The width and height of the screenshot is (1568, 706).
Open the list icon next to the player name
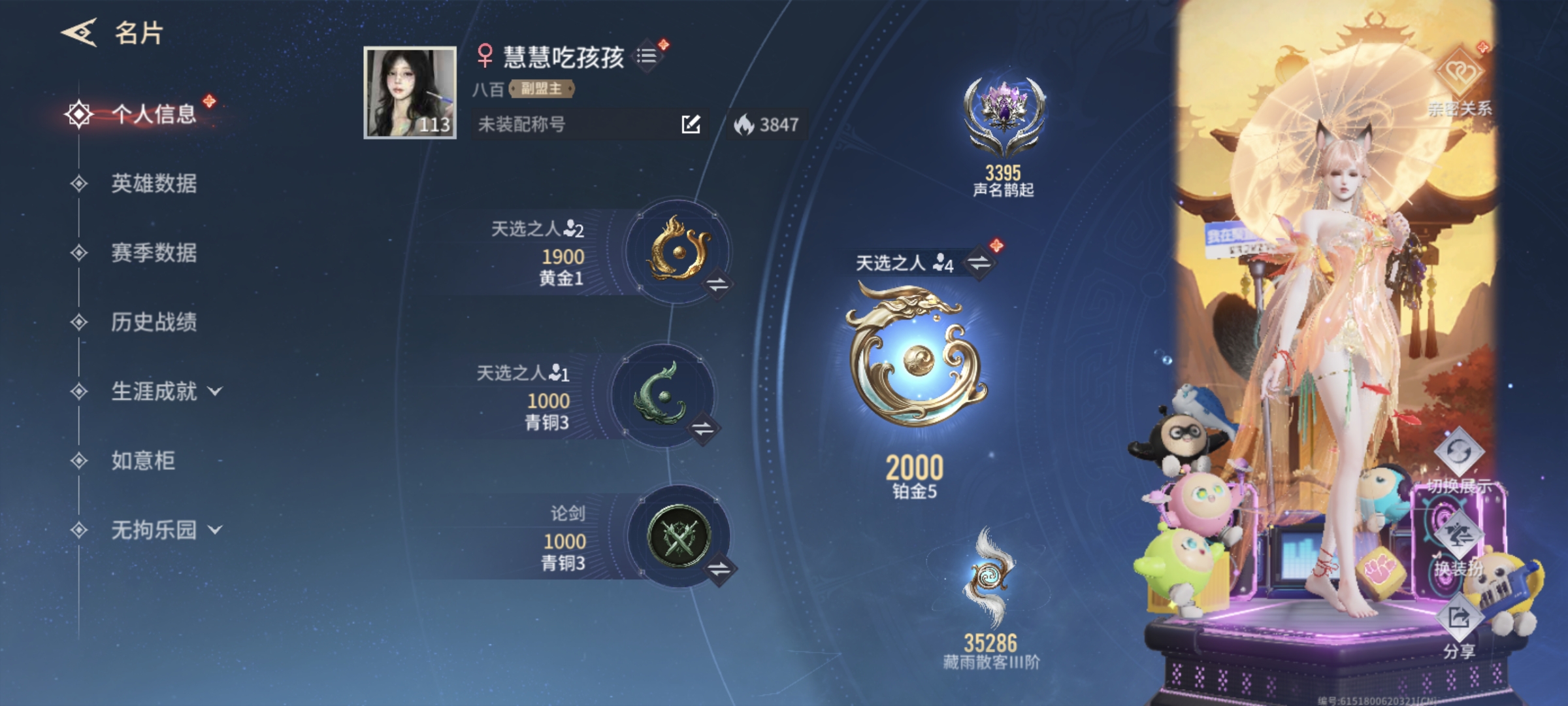pos(647,56)
